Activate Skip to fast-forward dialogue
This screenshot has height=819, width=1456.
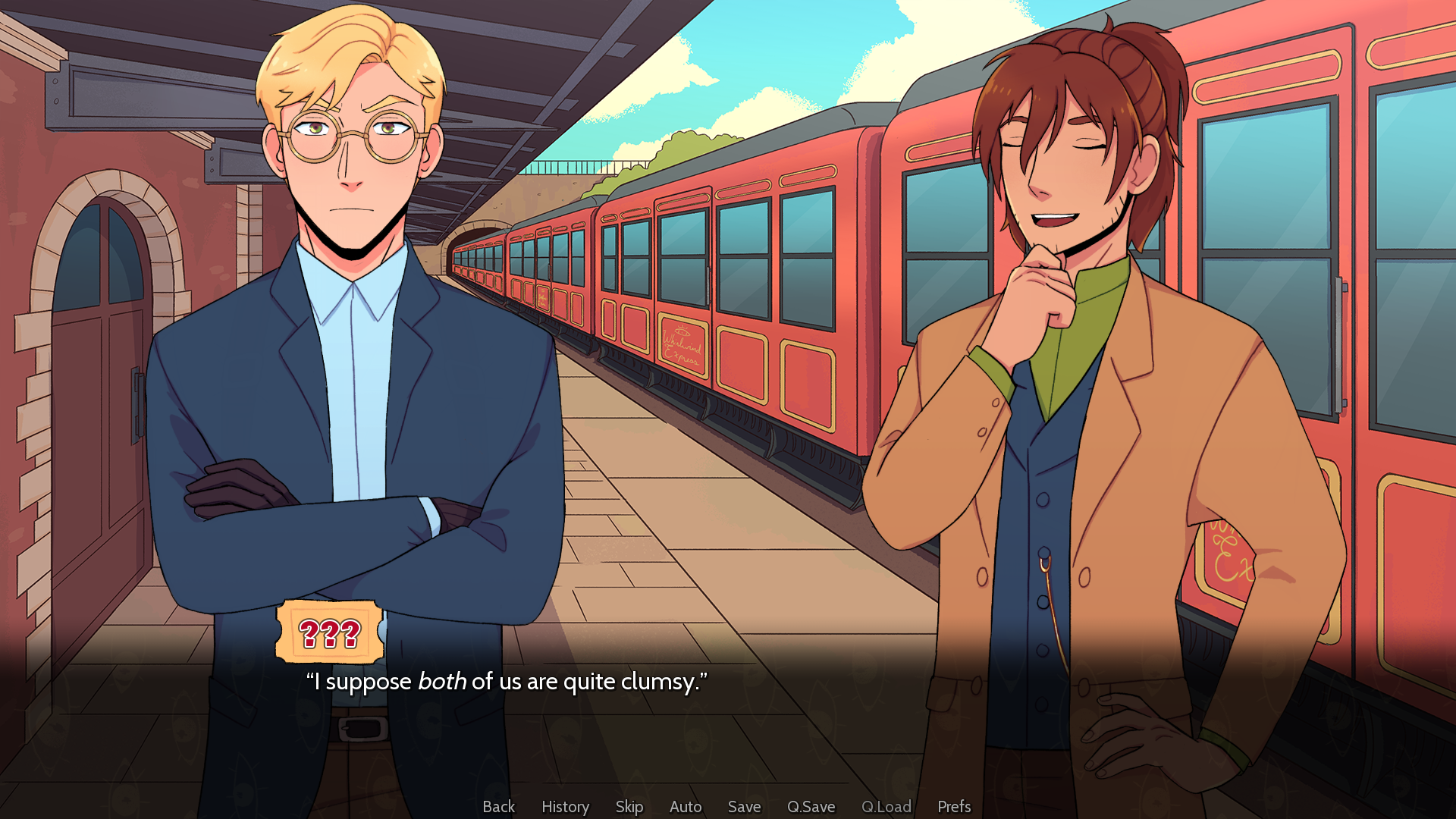pos(629,806)
